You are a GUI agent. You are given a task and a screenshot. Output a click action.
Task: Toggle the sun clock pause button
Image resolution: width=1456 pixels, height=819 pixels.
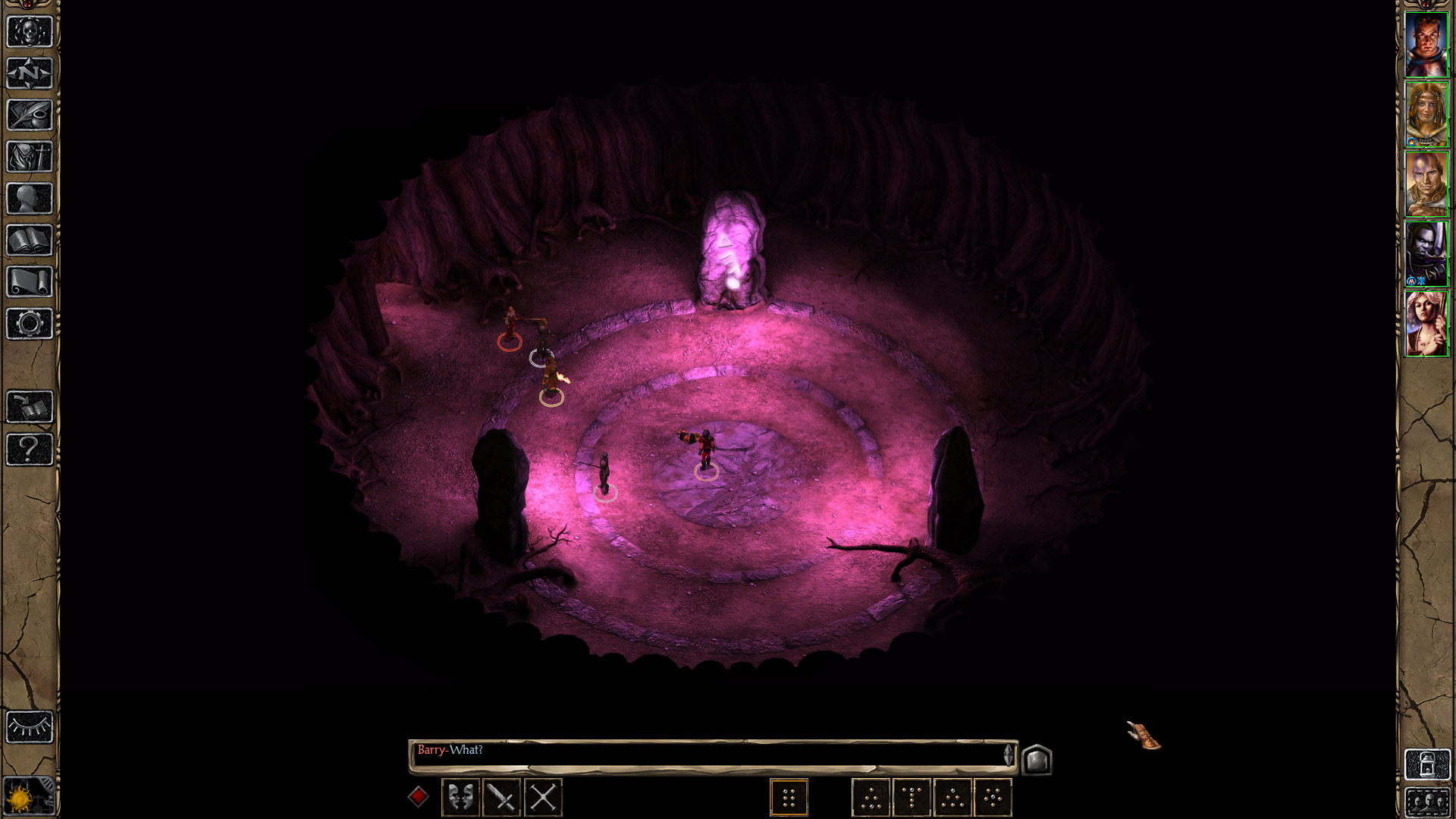click(23, 798)
